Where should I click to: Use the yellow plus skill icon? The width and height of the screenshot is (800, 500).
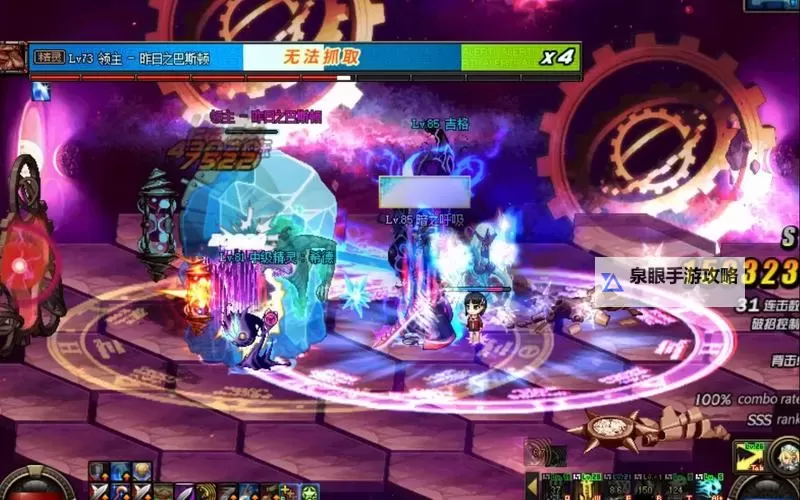288,492
